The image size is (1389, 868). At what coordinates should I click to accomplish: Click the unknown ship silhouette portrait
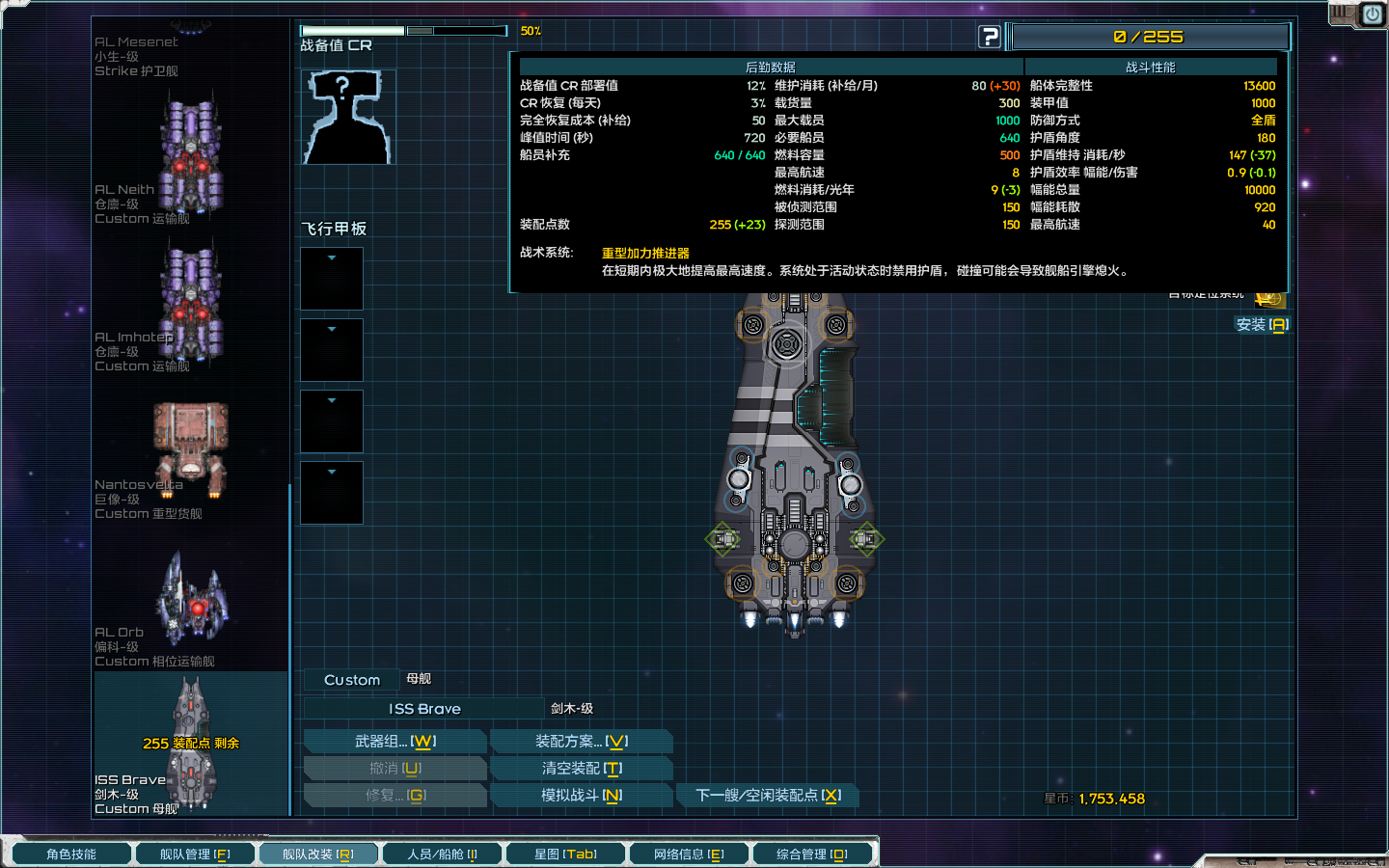(x=347, y=116)
